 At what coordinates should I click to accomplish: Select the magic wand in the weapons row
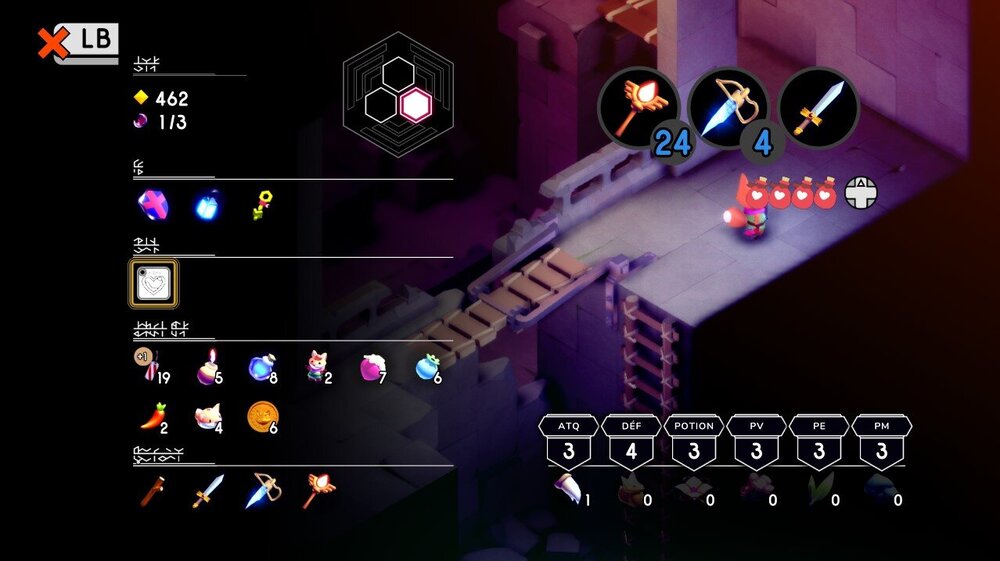click(319, 491)
